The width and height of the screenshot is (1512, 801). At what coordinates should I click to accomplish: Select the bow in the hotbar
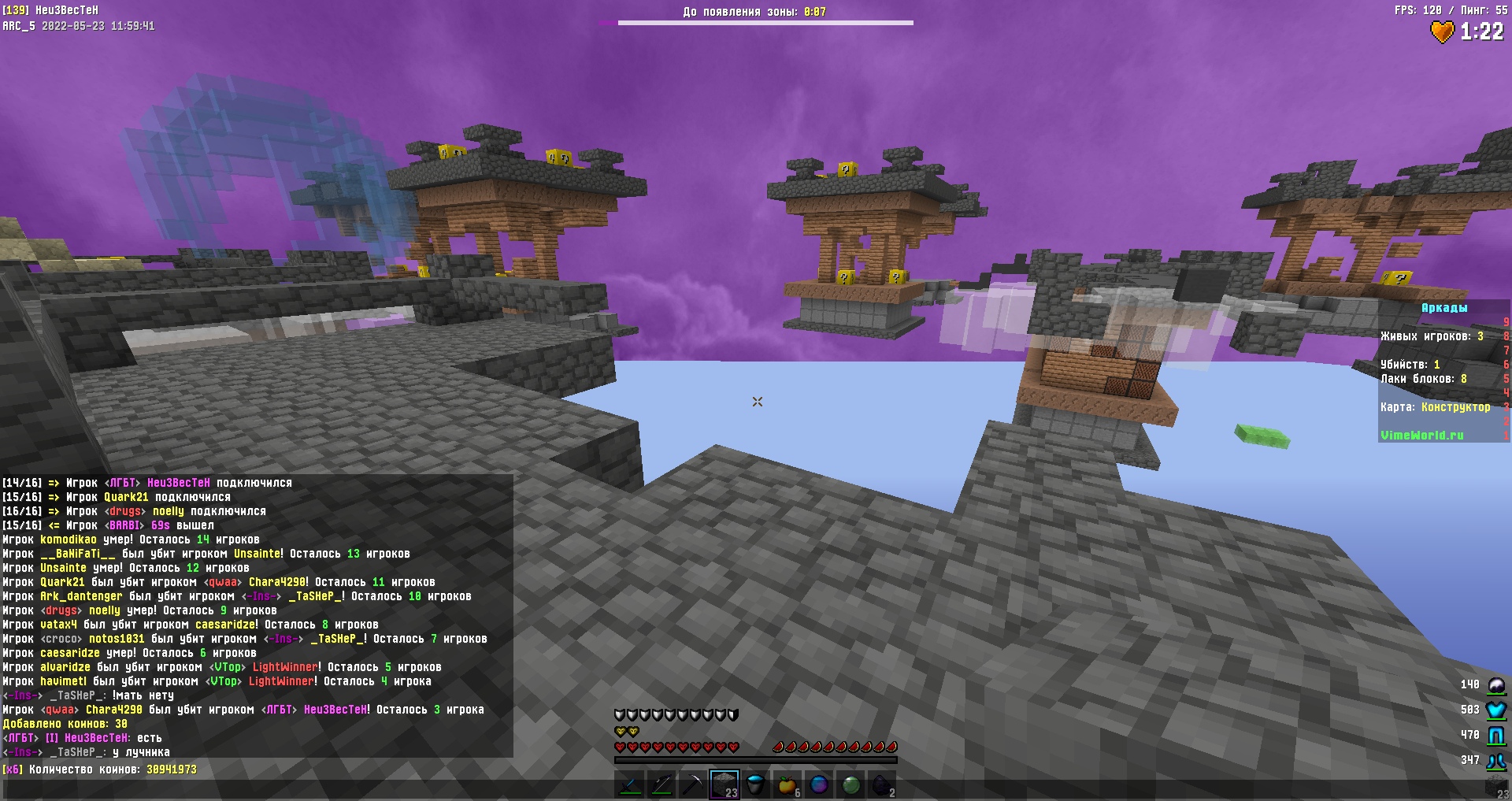[x=661, y=784]
